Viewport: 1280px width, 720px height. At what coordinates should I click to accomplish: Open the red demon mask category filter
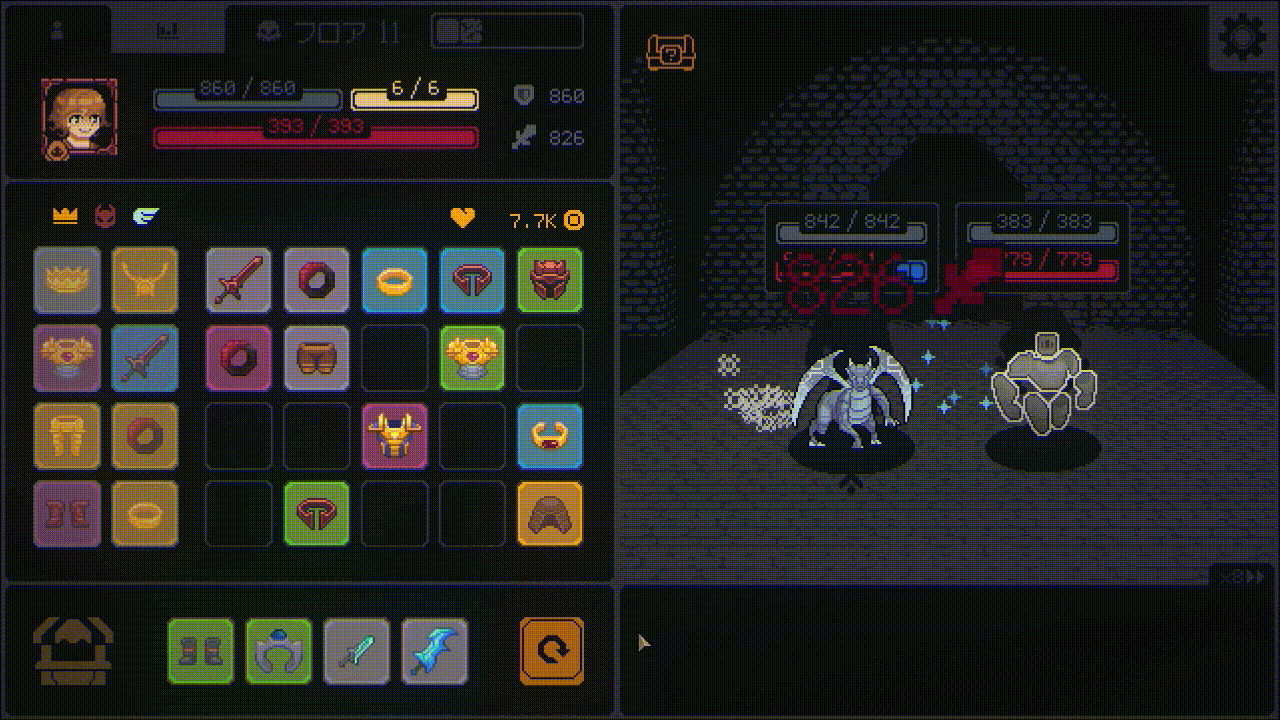(x=107, y=214)
